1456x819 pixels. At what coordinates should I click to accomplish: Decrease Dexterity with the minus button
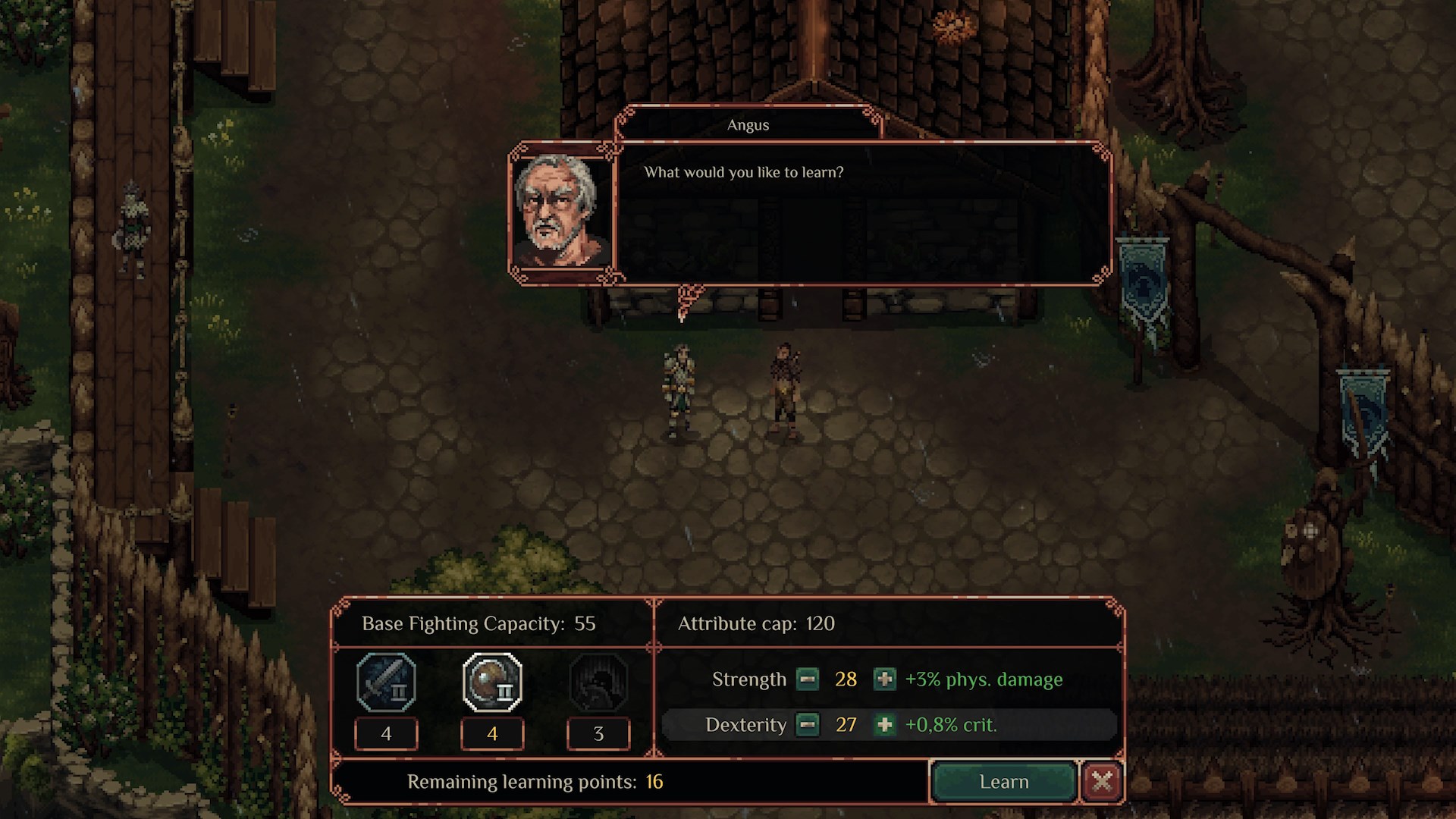(808, 725)
